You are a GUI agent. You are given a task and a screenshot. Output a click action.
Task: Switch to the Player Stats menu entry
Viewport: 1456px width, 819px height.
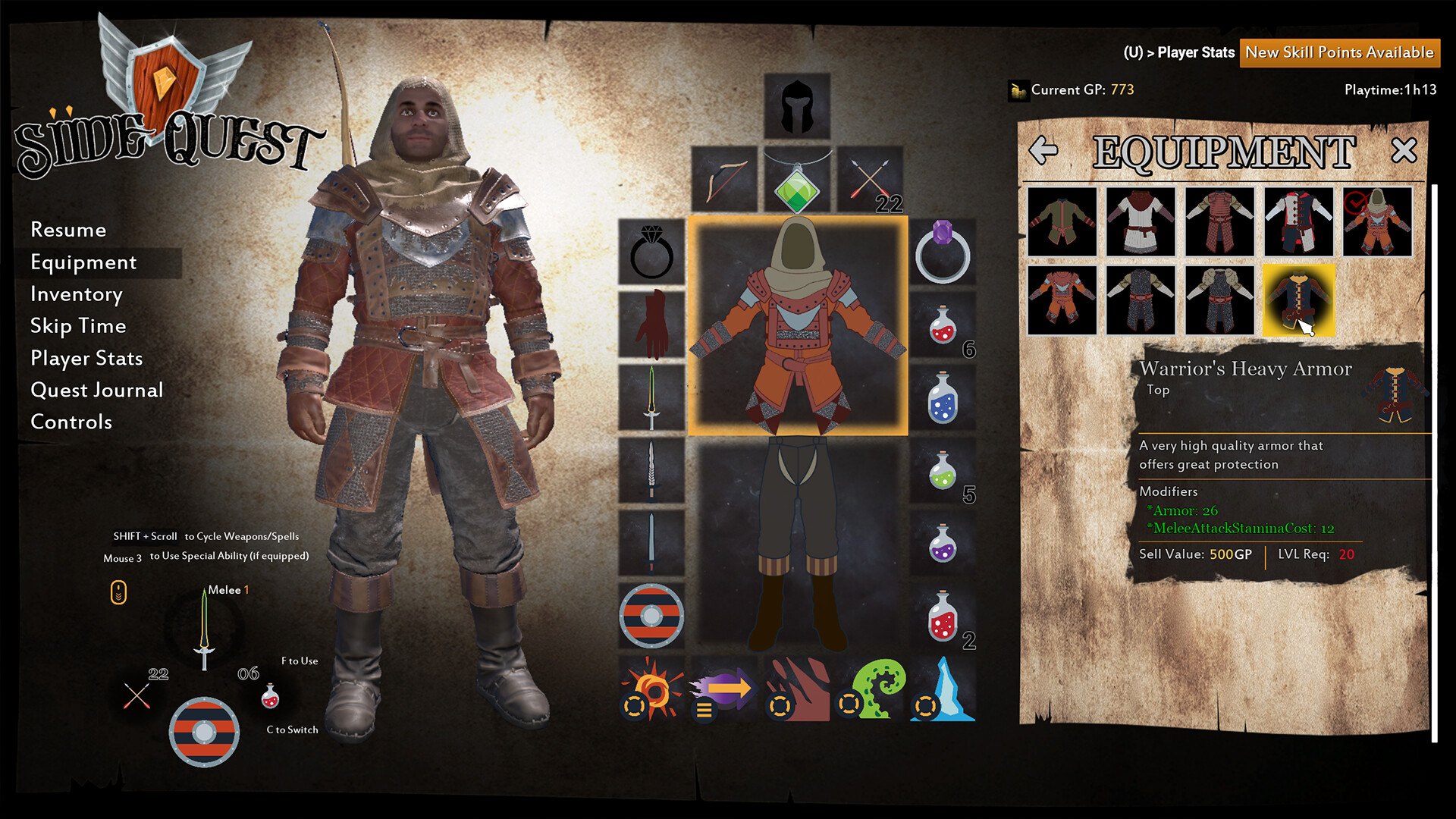click(x=86, y=358)
